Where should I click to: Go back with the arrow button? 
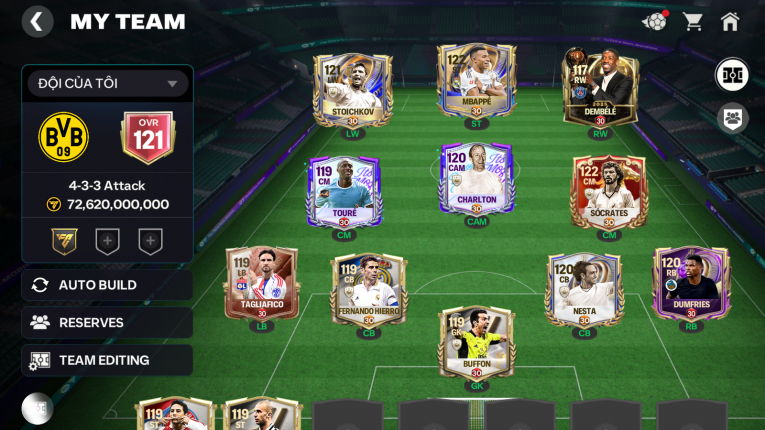(37, 22)
